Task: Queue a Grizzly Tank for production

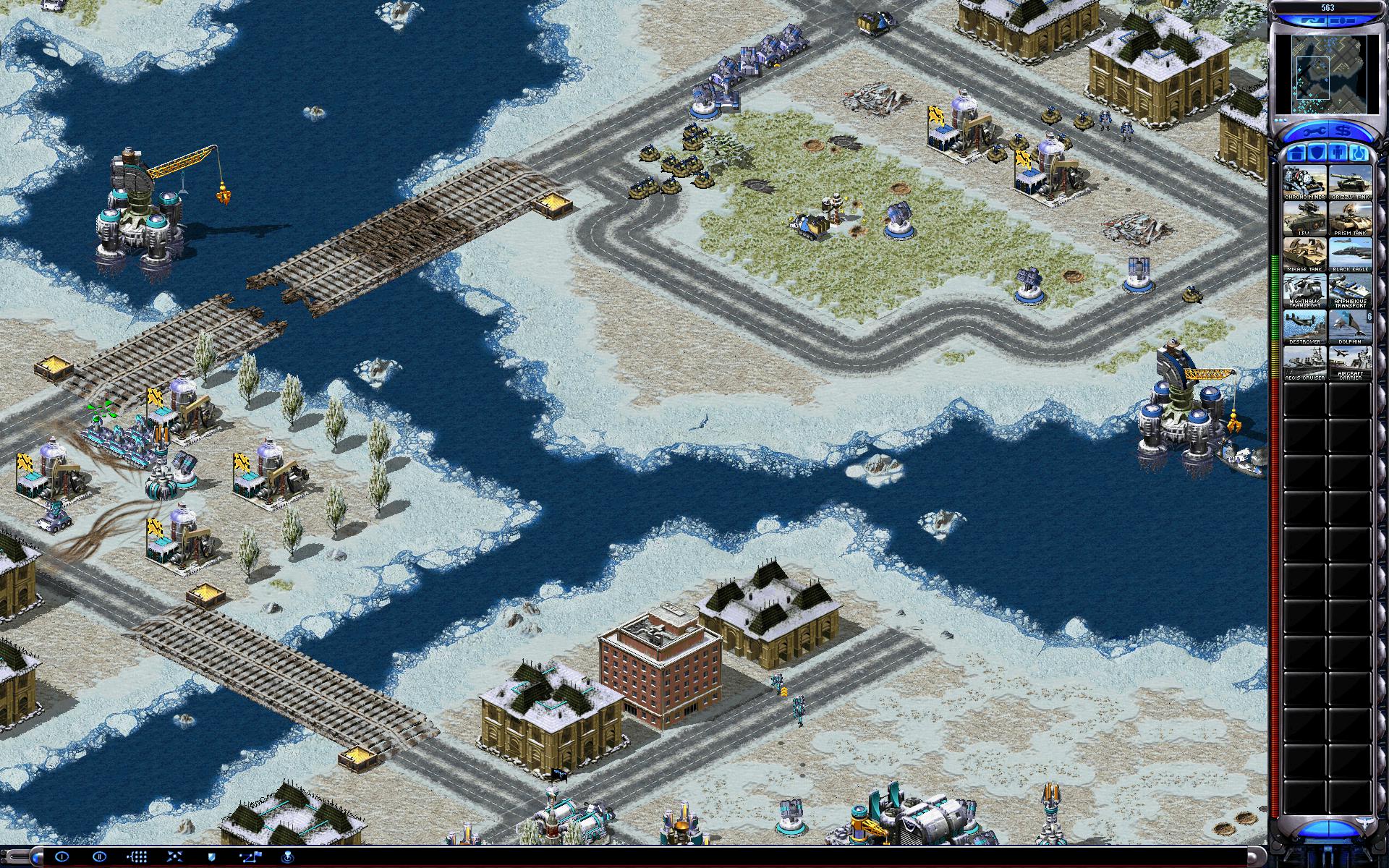Action: [x=1350, y=183]
